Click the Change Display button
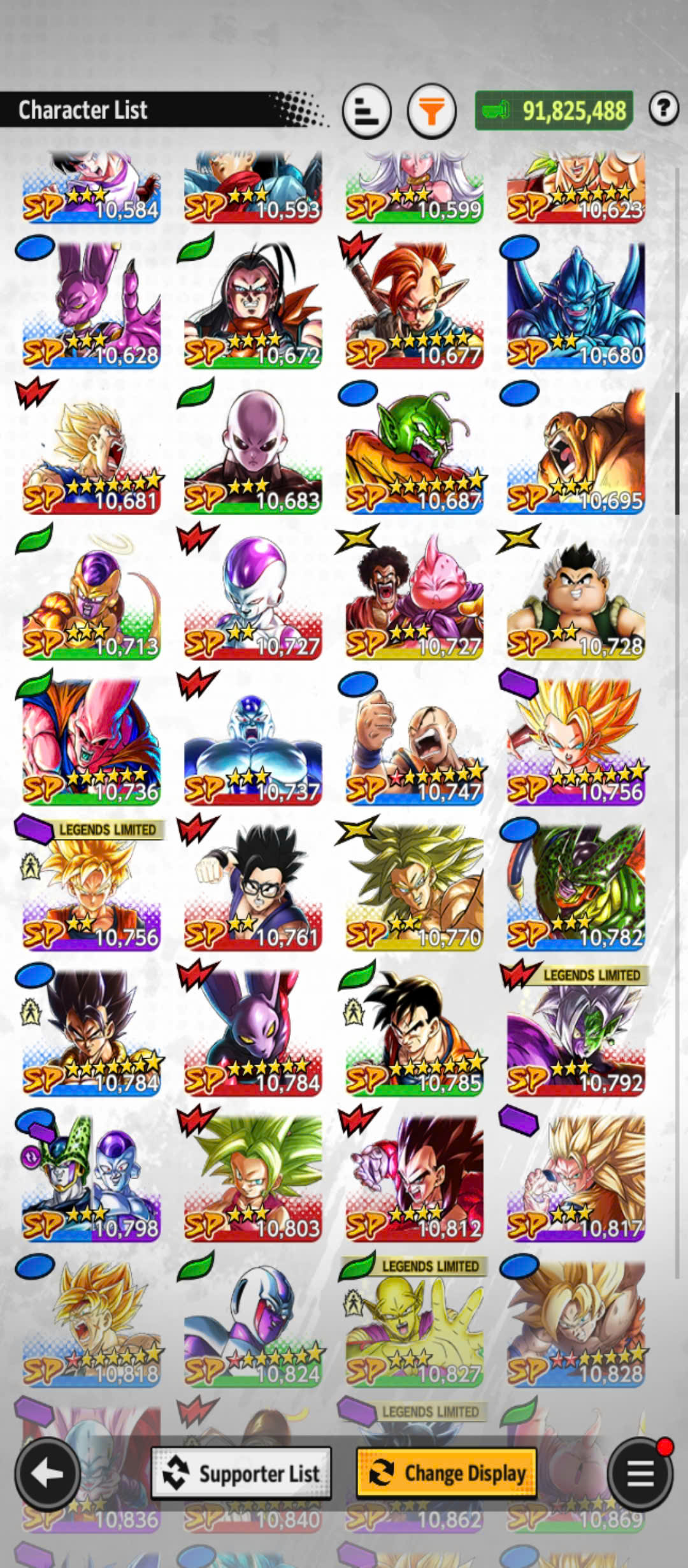 click(x=446, y=1473)
